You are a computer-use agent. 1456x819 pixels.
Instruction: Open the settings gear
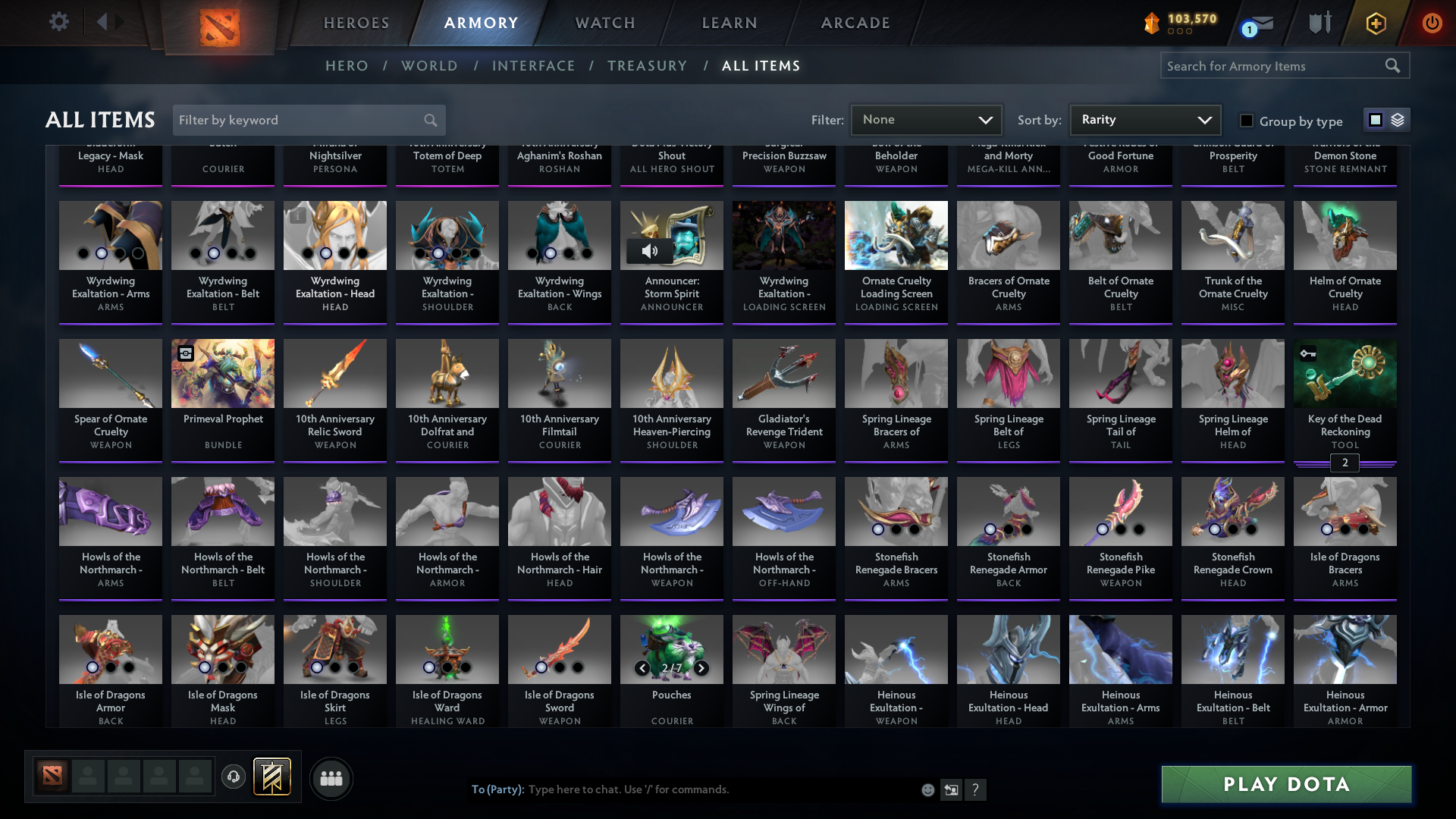point(59,21)
